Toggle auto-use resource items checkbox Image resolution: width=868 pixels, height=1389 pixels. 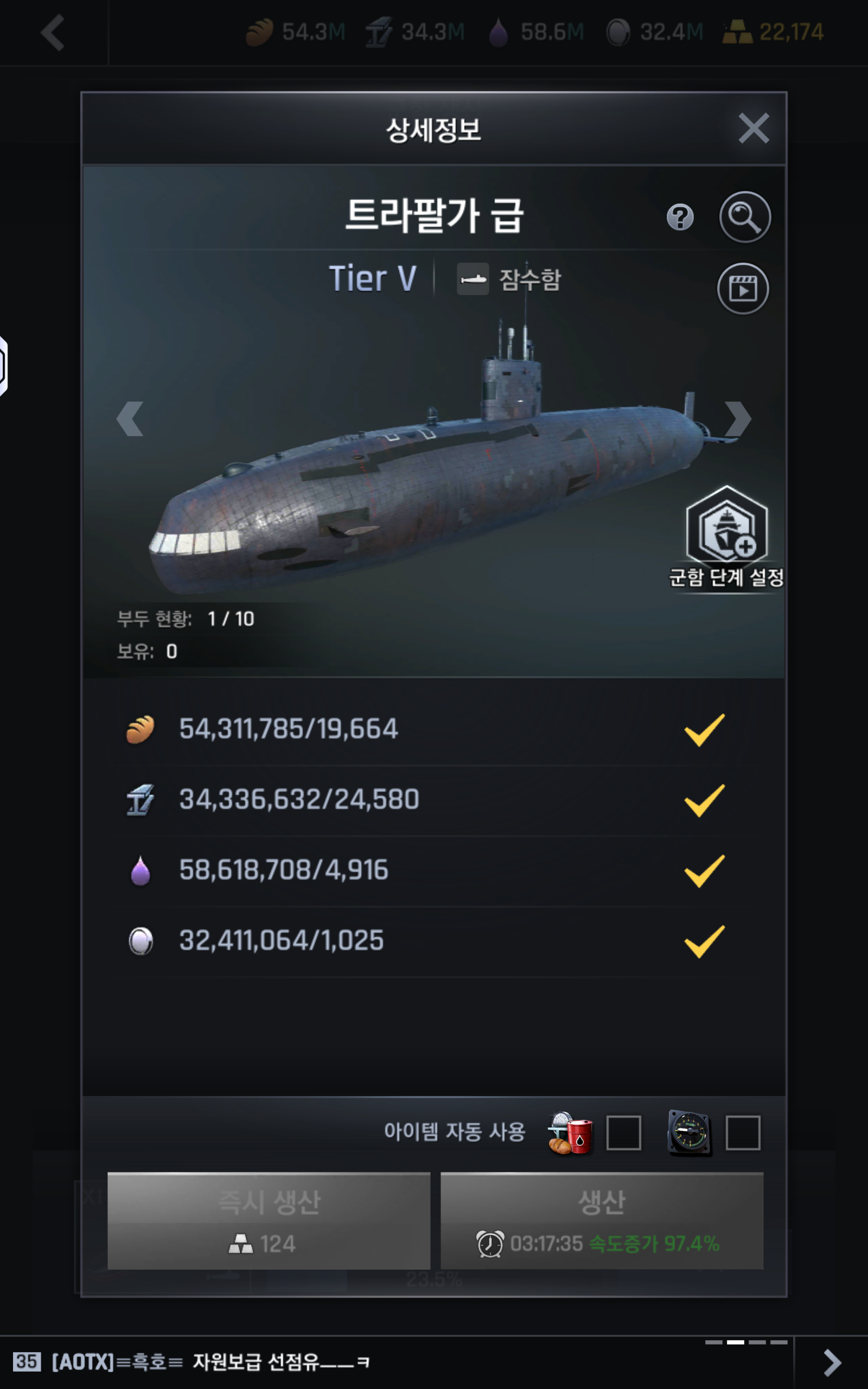tap(623, 1132)
